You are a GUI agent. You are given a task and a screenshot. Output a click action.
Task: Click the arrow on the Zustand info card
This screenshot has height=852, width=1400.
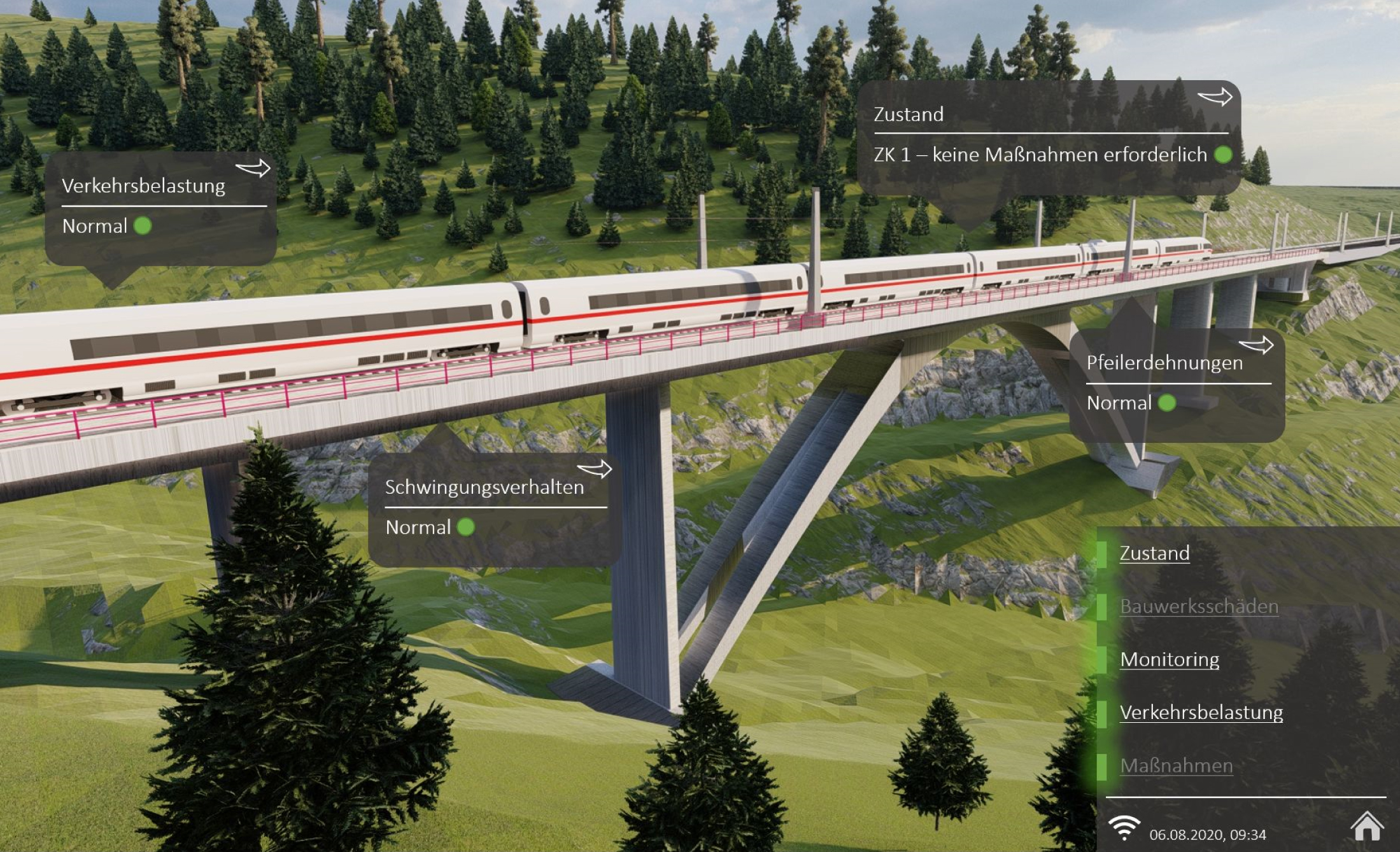(x=1215, y=97)
